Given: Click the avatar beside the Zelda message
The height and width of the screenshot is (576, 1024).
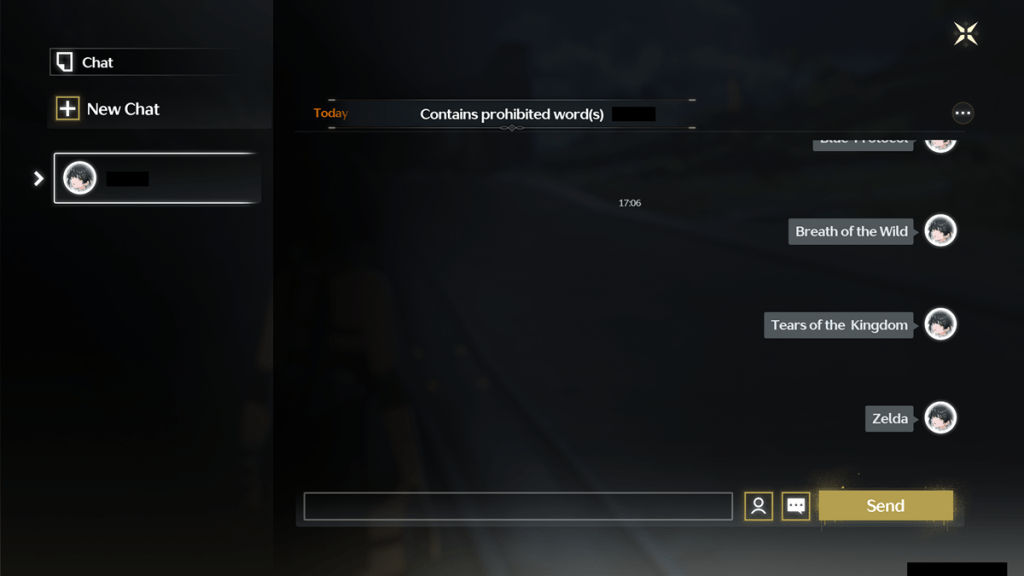Looking at the screenshot, I should tap(940, 418).
